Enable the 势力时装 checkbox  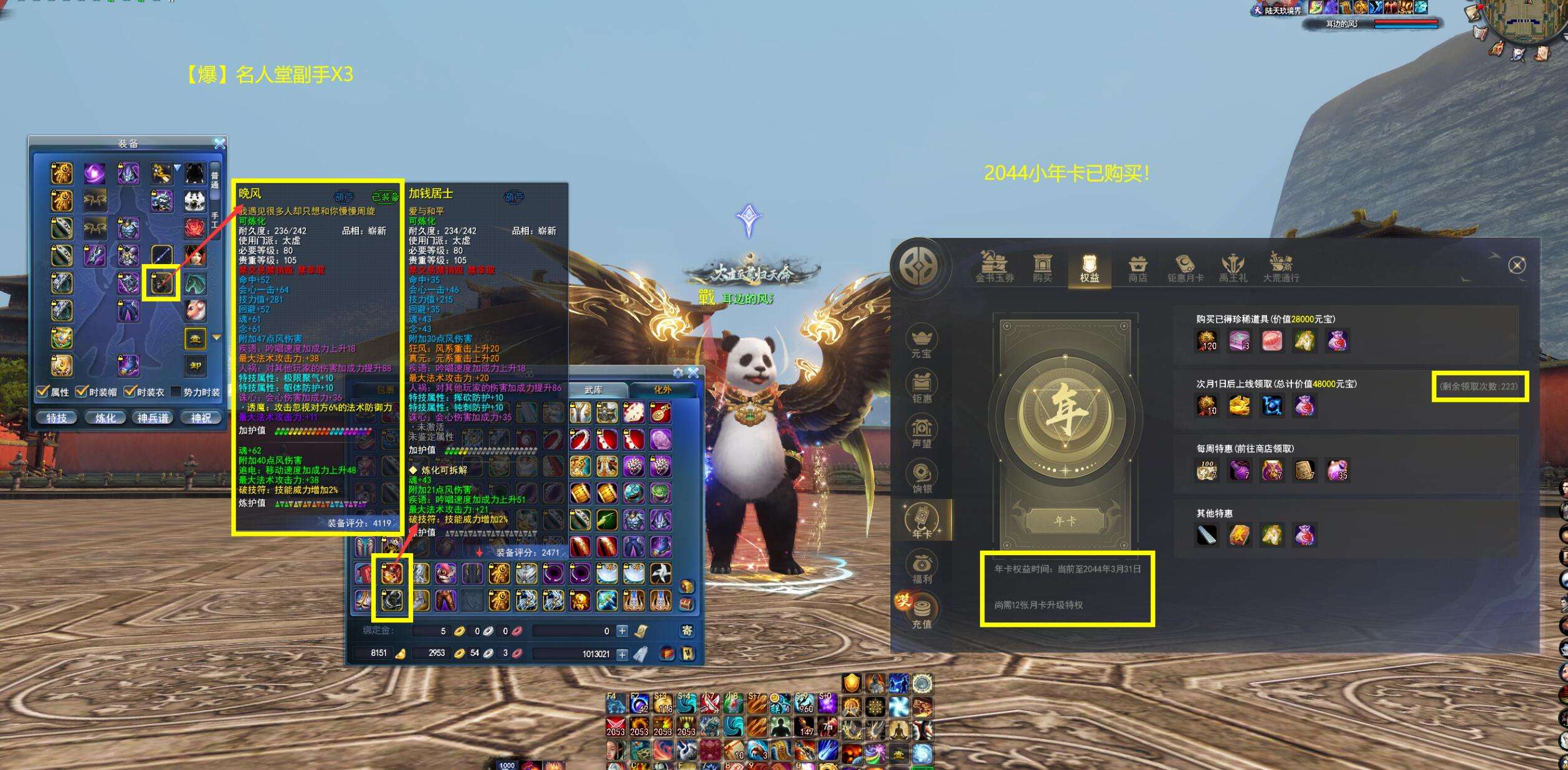176,392
